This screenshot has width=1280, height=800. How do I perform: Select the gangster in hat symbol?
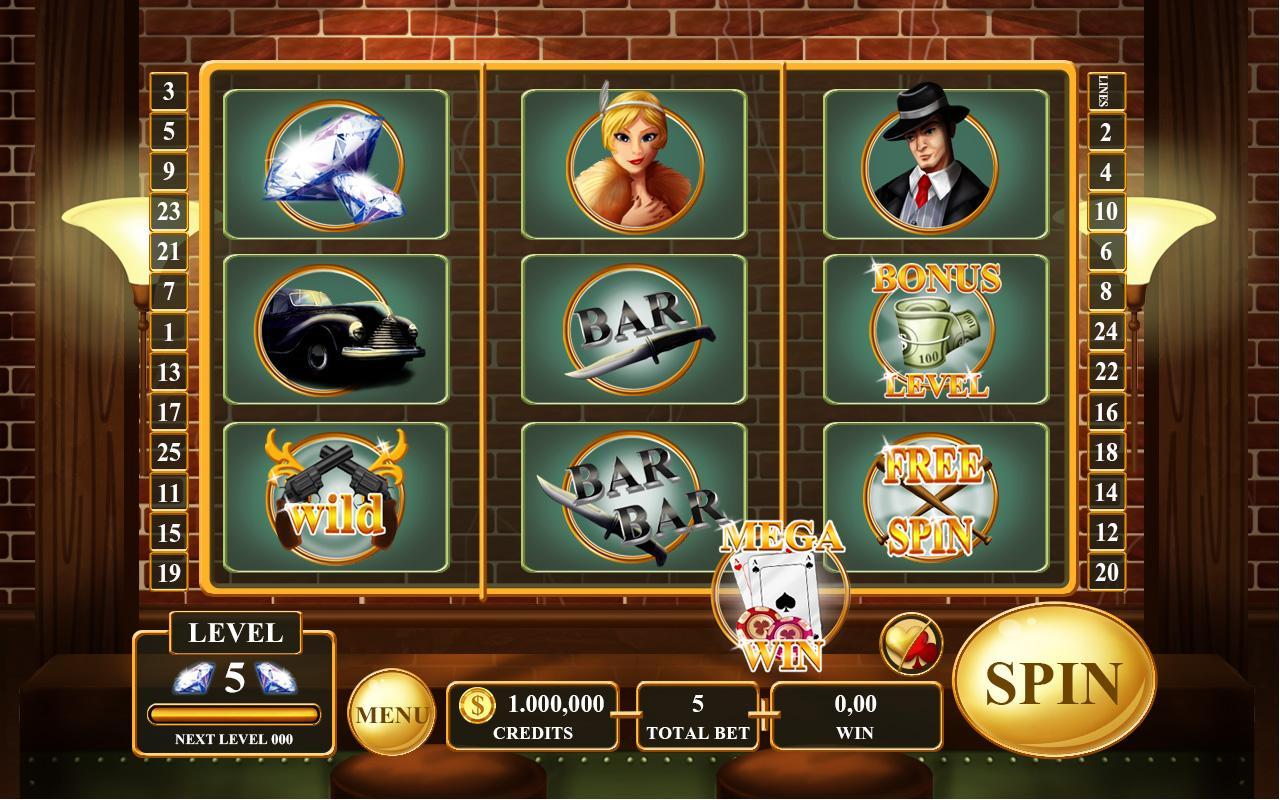pyautogui.click(x=935, y=165)
